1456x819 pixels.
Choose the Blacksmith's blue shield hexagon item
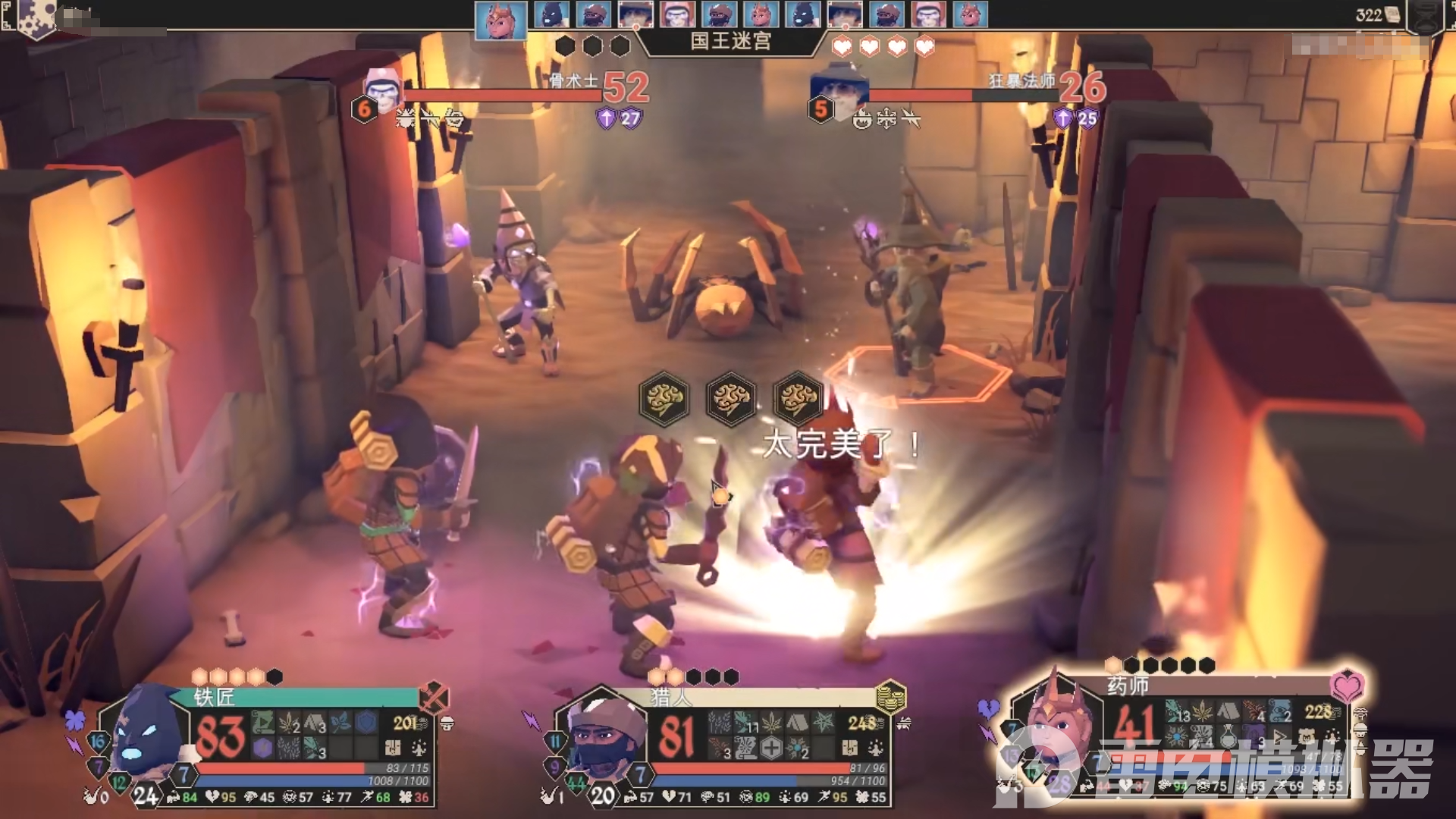(x=366, y=722)
